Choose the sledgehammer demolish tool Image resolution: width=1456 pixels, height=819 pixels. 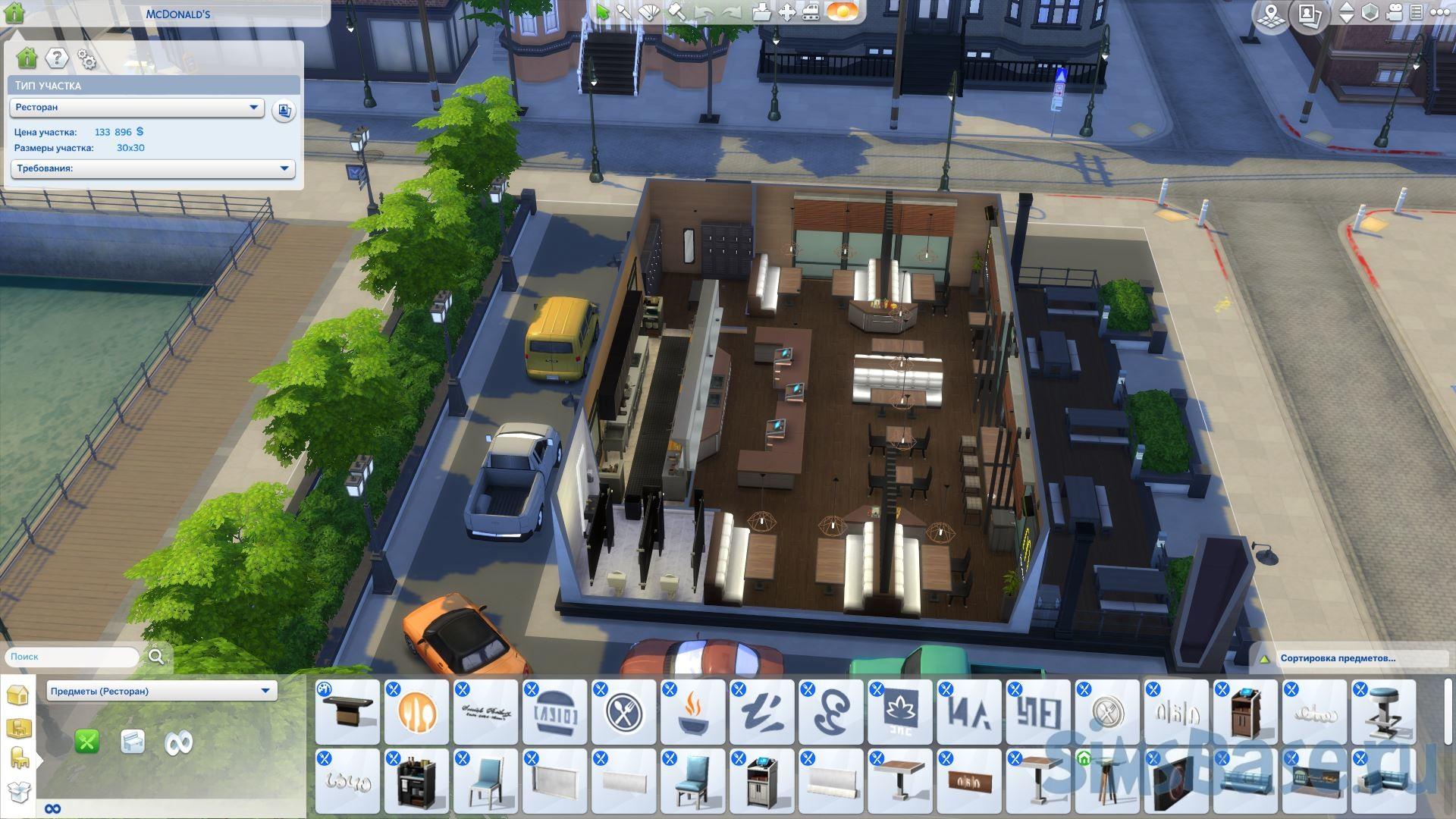click(676, 12)
